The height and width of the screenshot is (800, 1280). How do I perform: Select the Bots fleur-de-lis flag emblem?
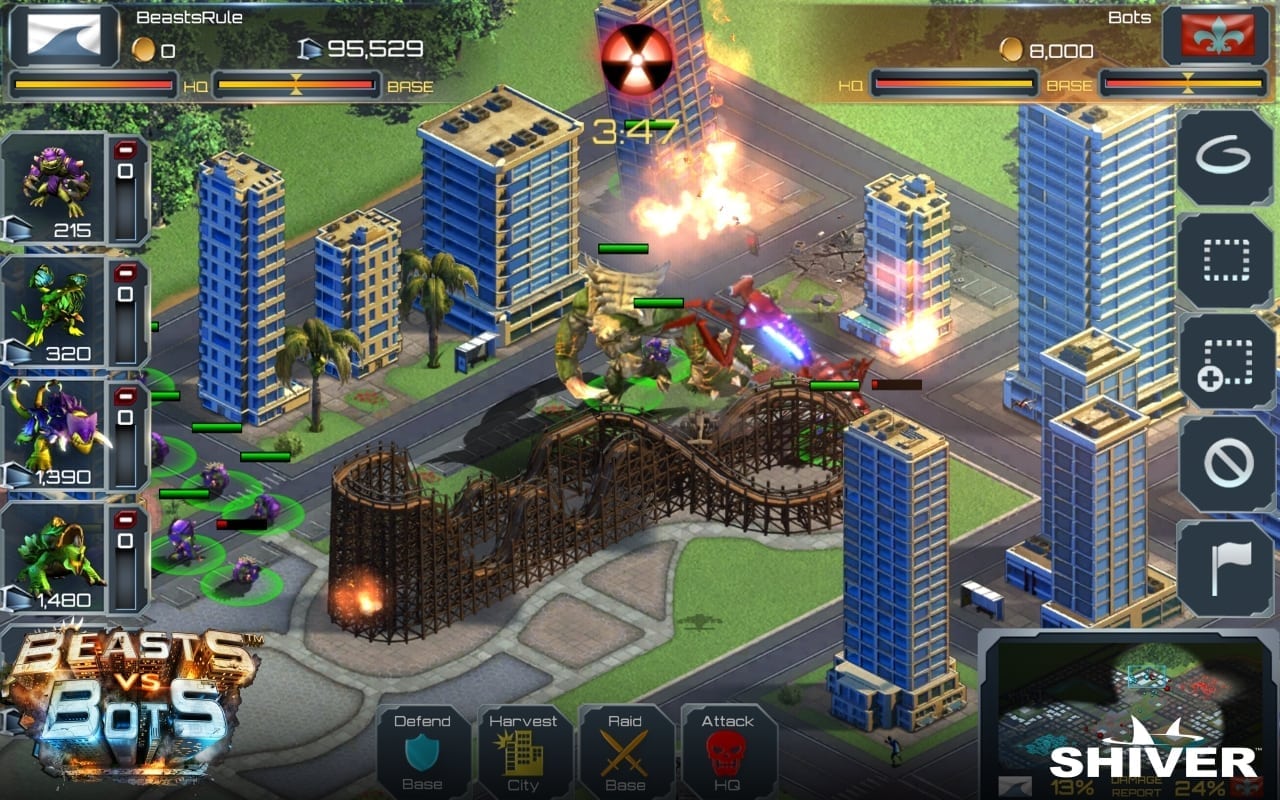pos(1216,36)
